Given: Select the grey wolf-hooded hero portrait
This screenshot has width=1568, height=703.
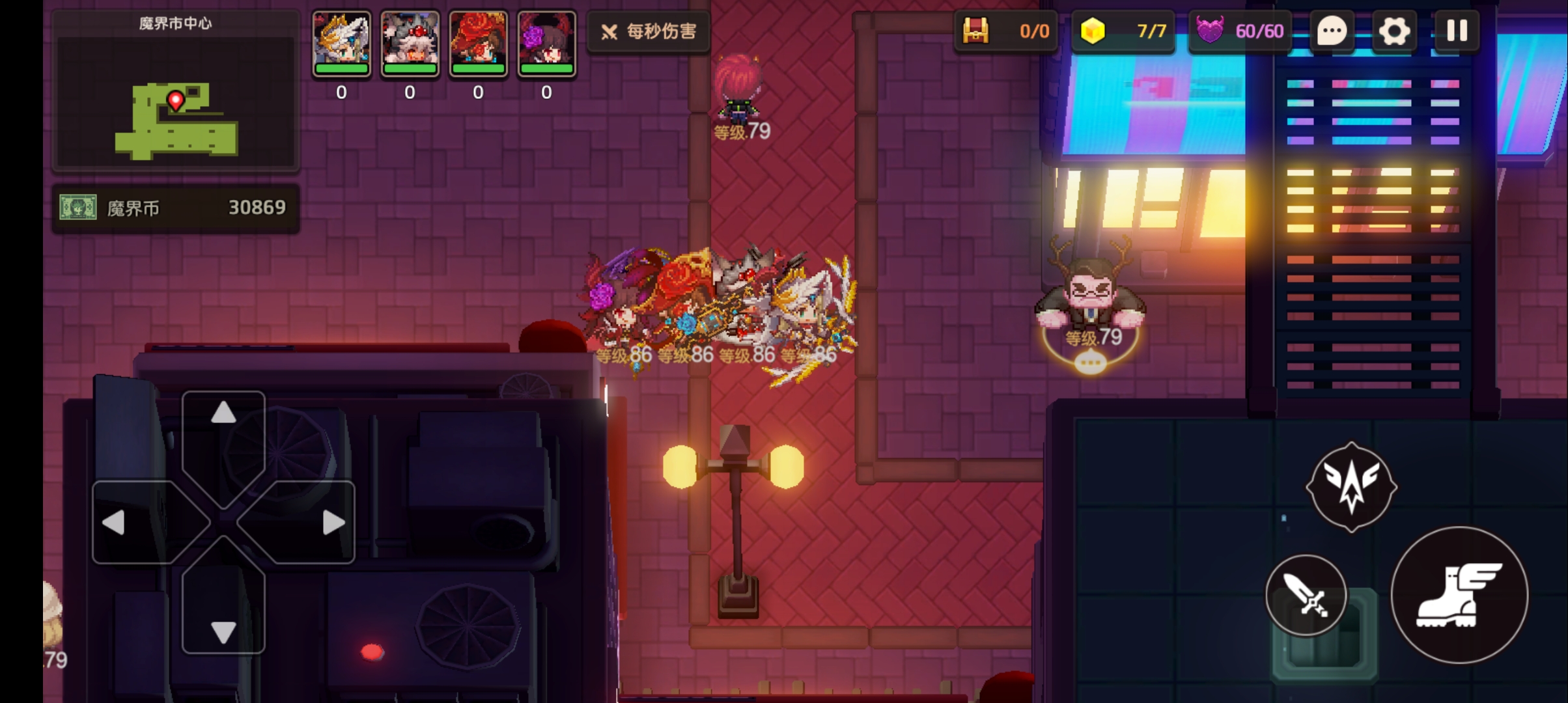Looking at the screenshot, I should click(x=410, y=43).
